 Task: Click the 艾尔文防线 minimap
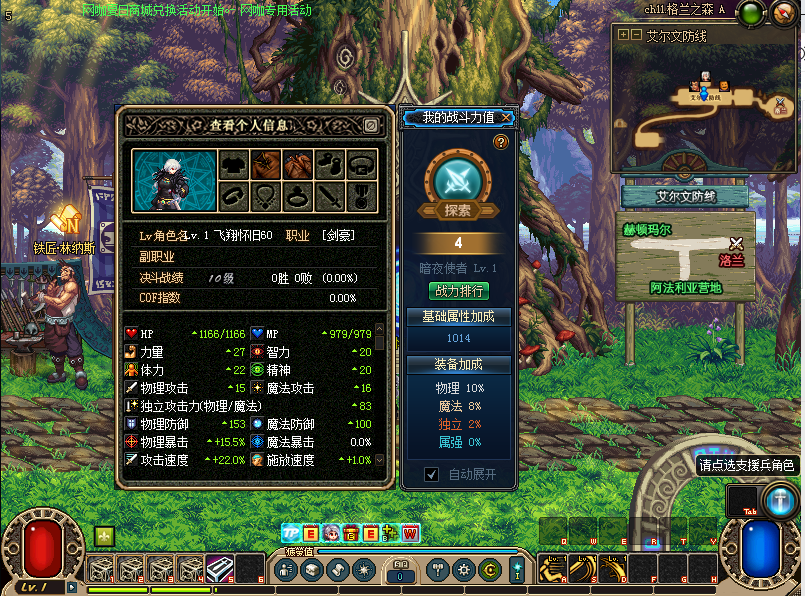[703, 100]
